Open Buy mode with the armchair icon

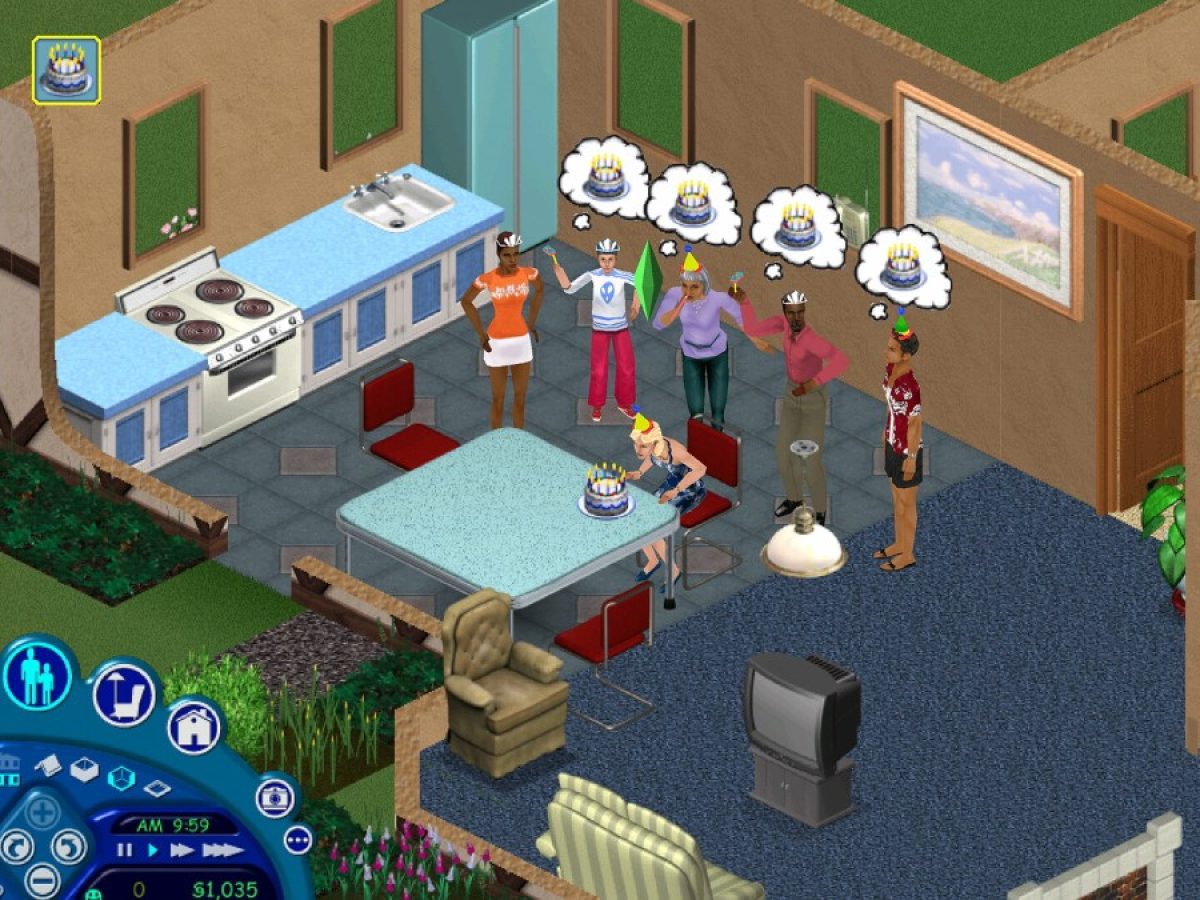click(x=124, y=694)
